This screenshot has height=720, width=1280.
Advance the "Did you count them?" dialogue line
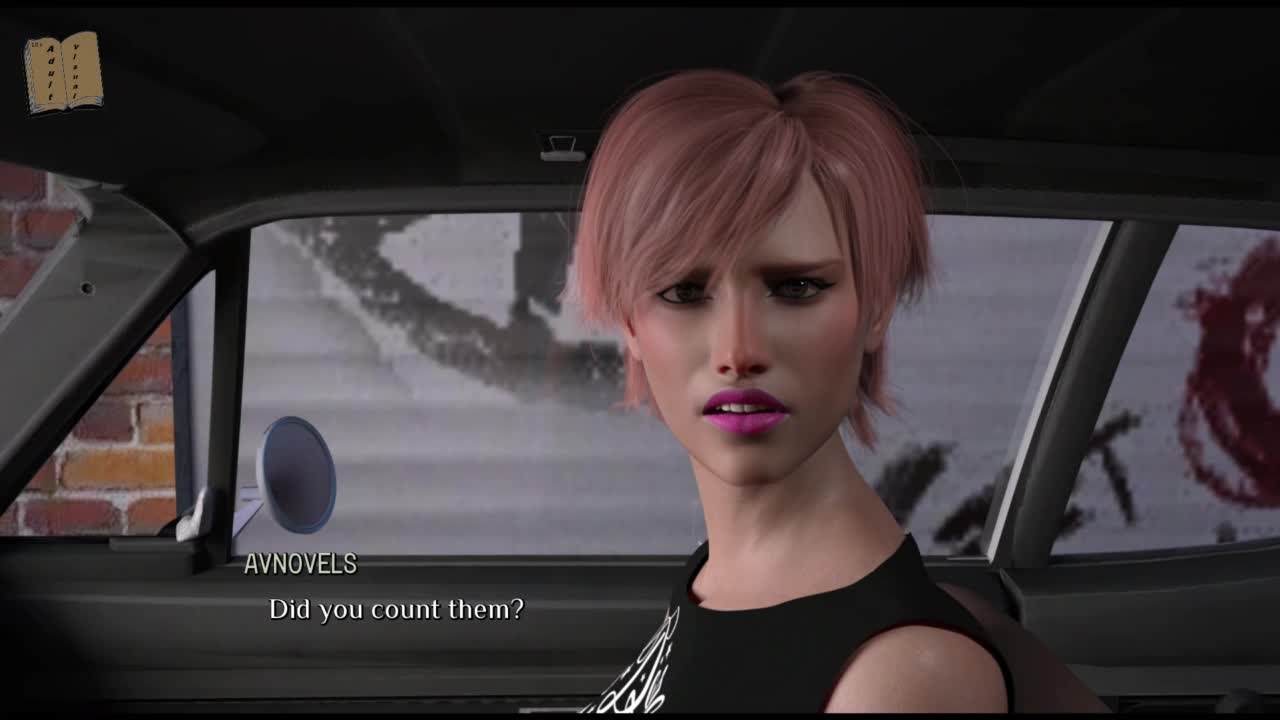click(x=396, y=609)
